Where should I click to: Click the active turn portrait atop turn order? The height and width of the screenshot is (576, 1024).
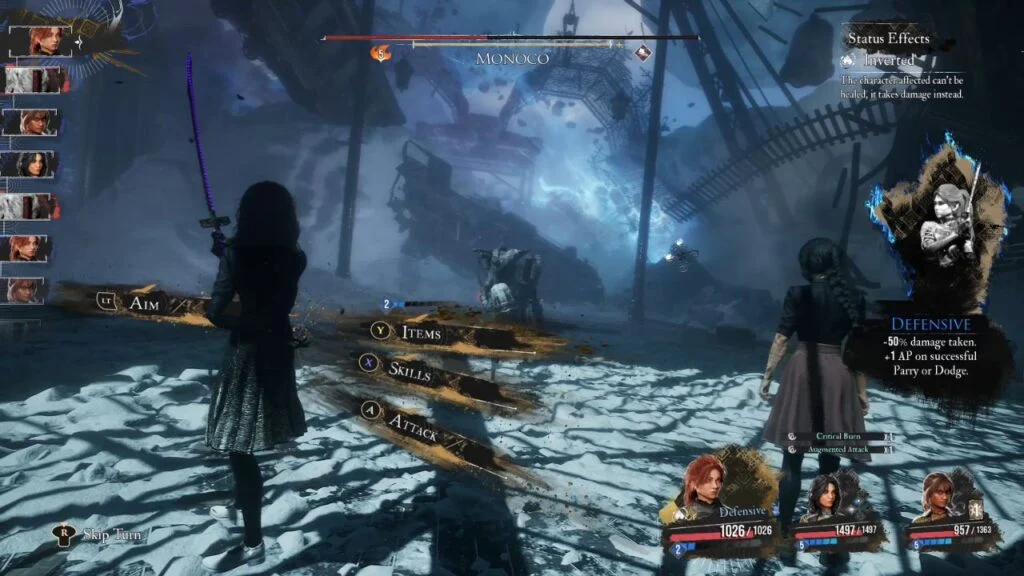click(x=38, y=41)
